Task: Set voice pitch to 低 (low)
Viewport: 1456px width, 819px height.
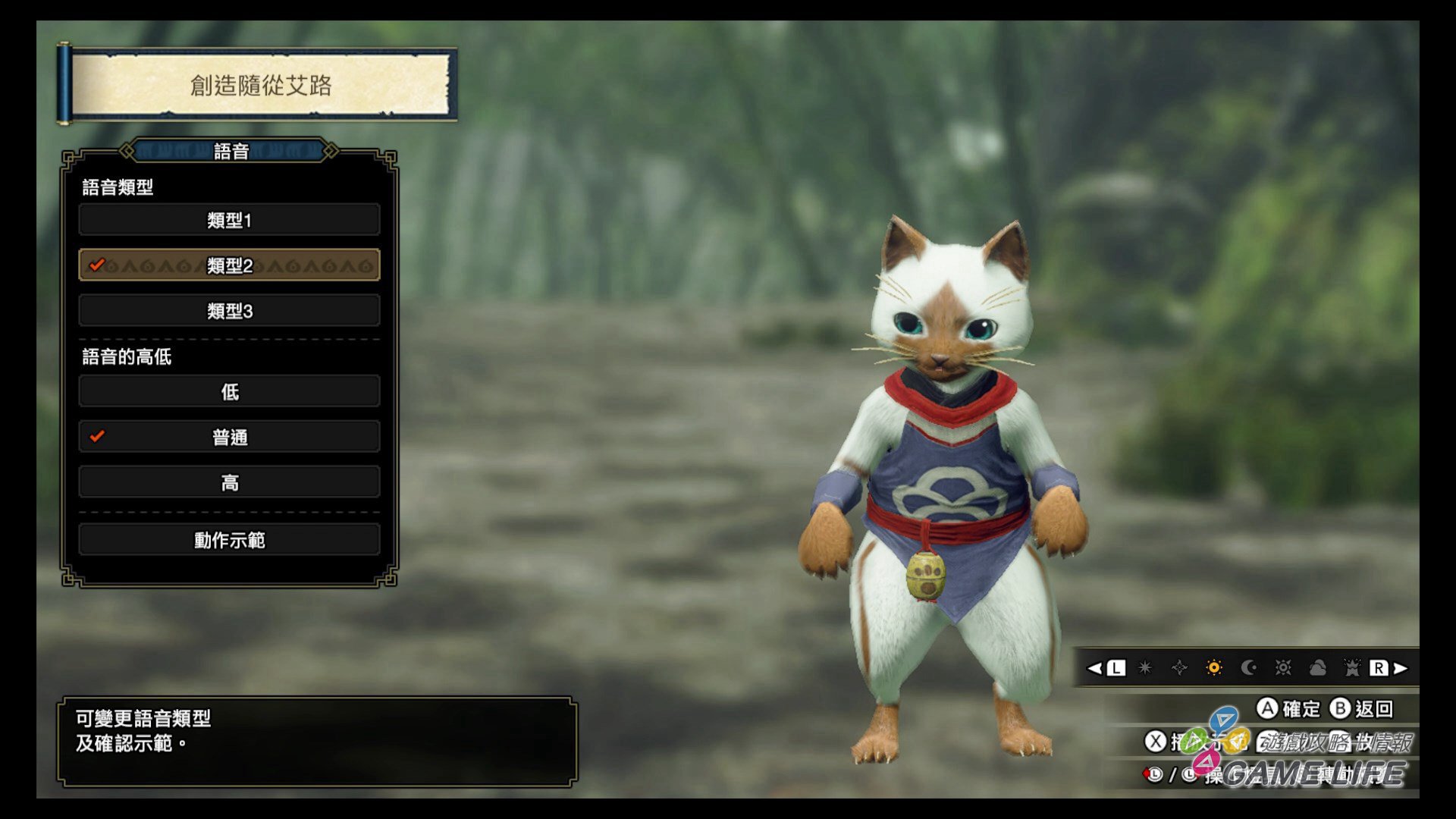Action: tap(229, 391)
